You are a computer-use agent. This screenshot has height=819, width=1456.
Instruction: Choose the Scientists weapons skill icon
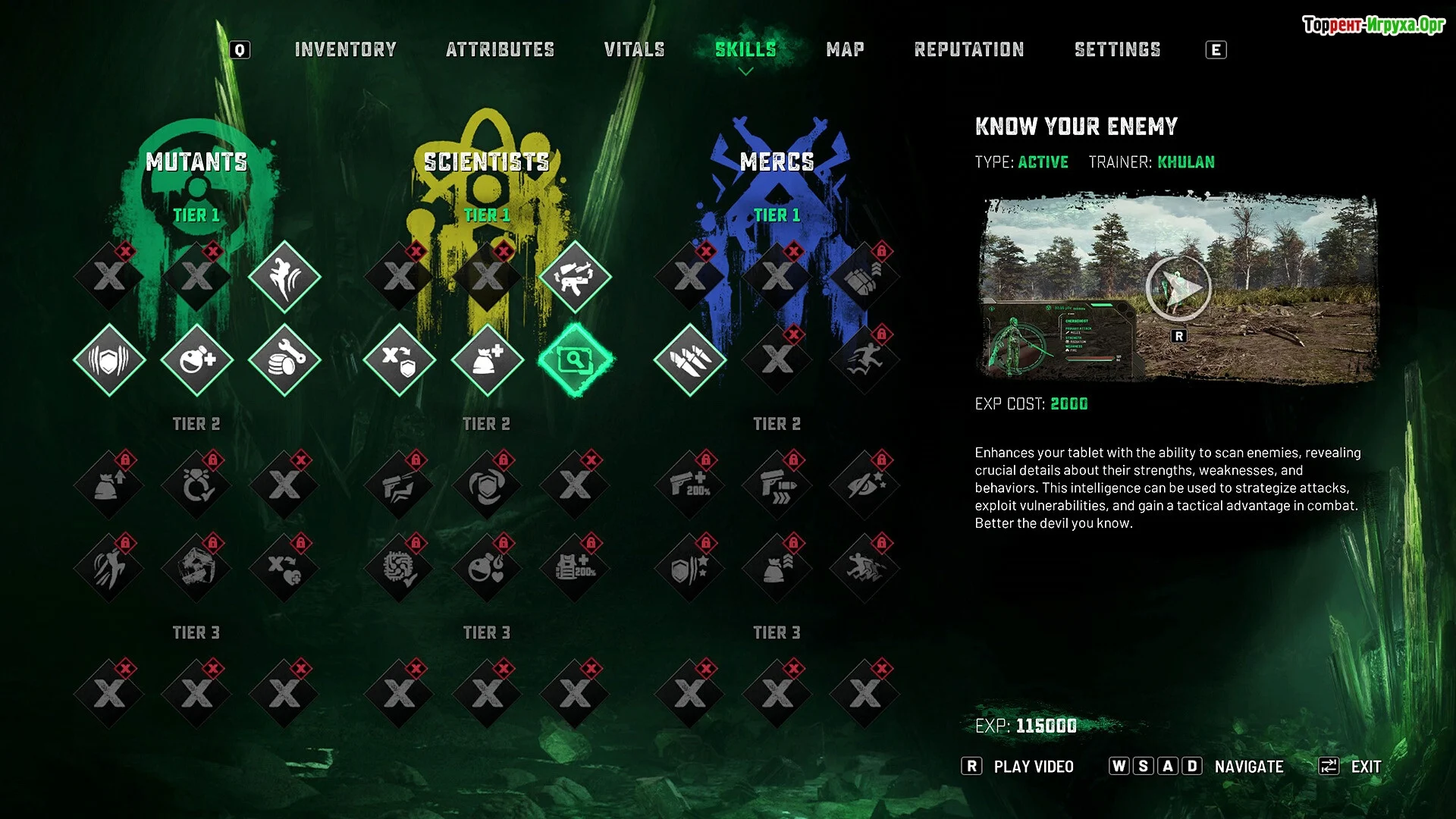pos(575,277)
